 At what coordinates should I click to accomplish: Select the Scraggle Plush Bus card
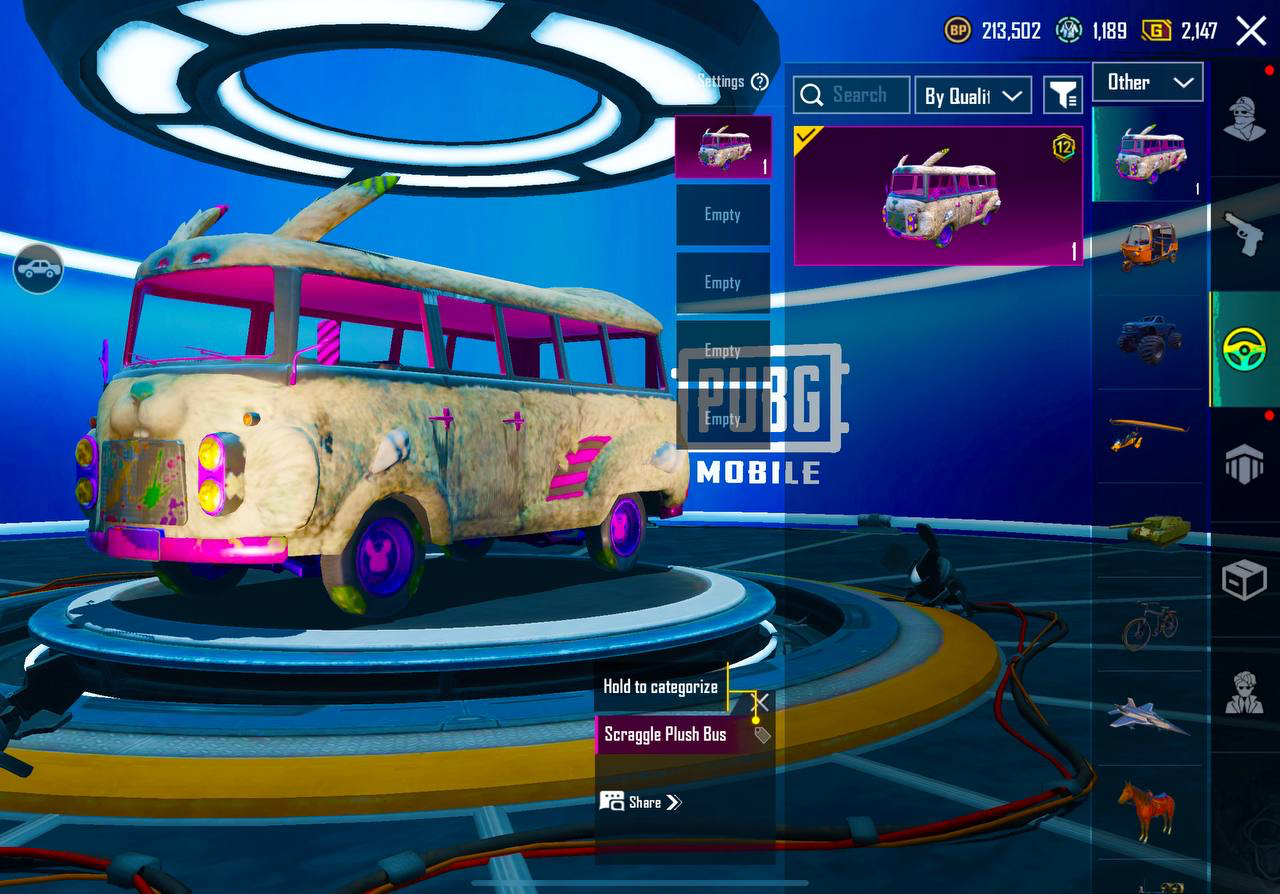click(938, 196)
